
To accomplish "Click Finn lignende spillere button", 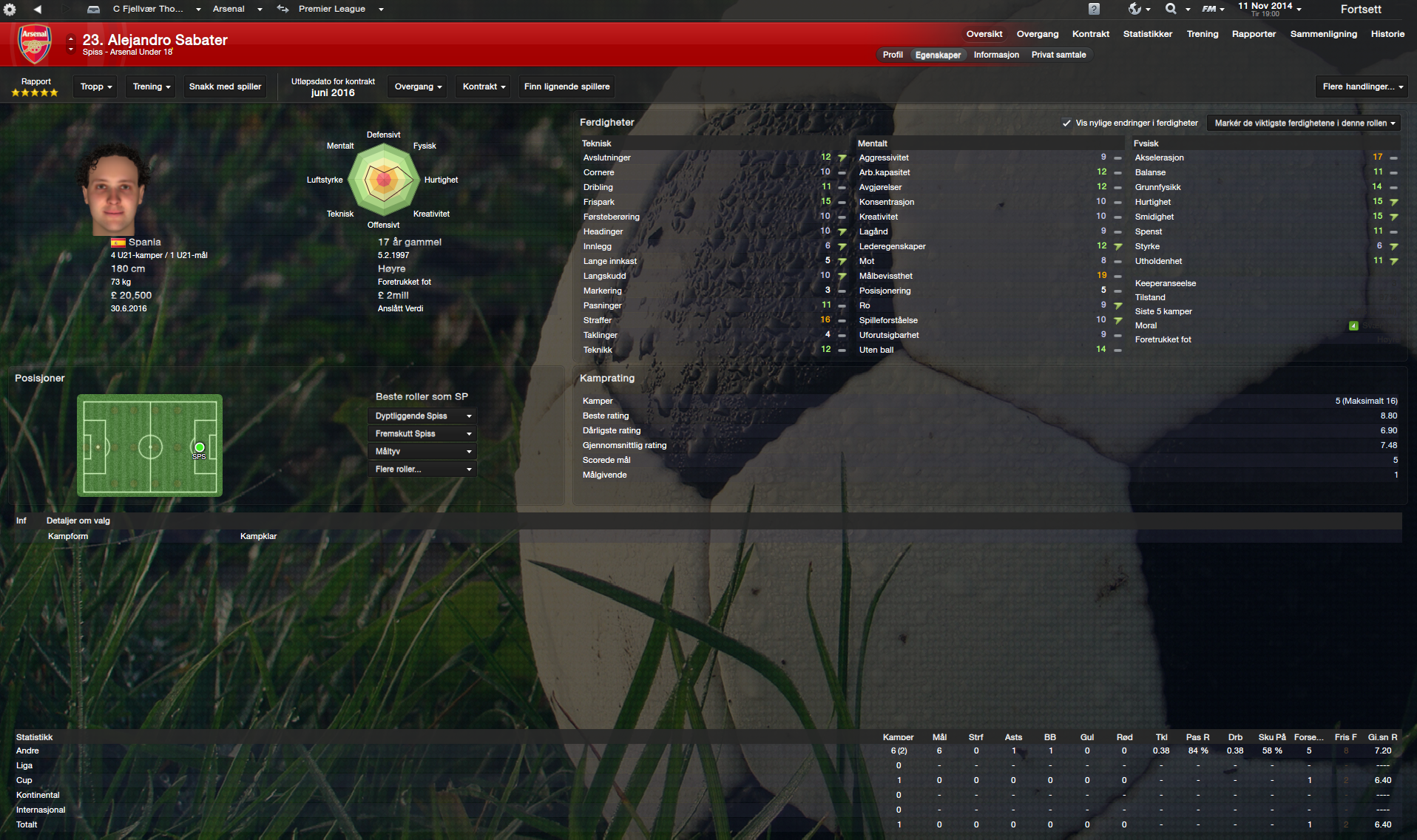I will pyautogui.click(x=567, y=87).
